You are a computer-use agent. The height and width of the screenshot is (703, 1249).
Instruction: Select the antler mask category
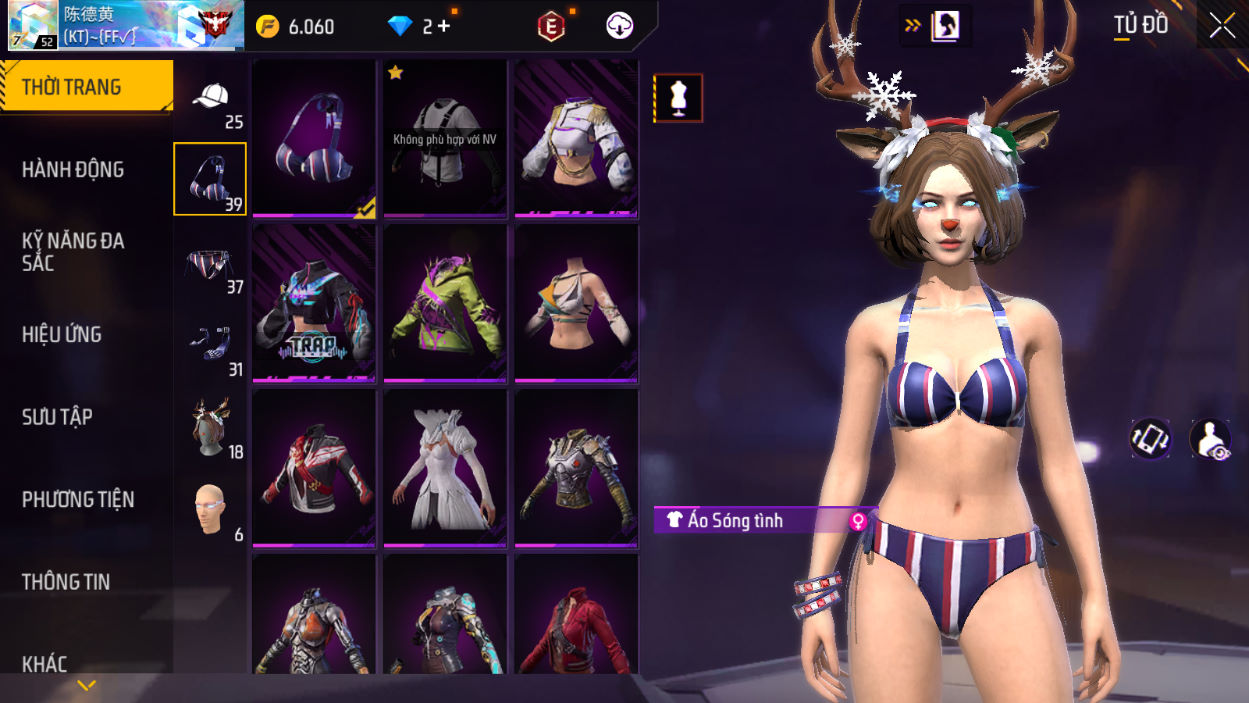[210, 428]
